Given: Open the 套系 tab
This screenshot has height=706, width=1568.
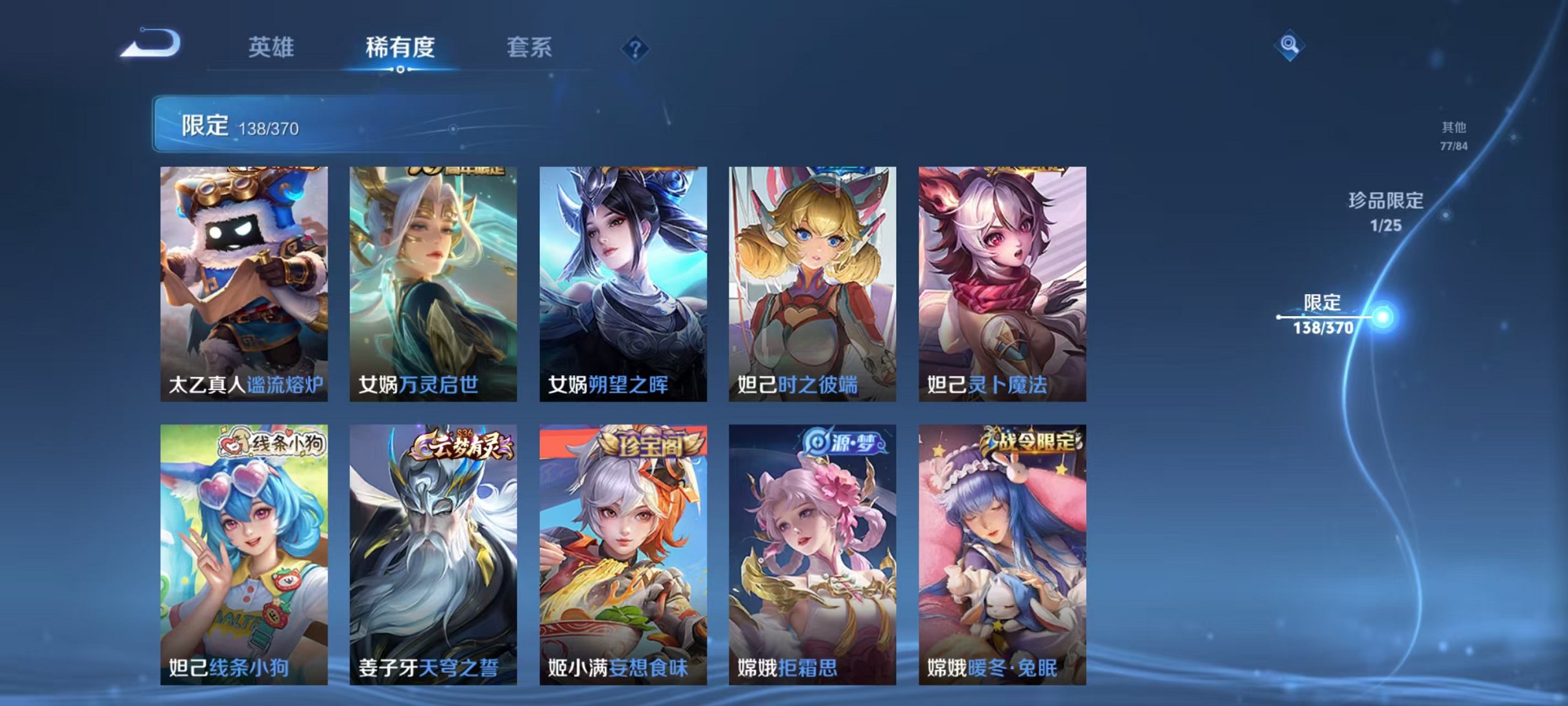Looking at the screenshot, I should click(530, 47).
